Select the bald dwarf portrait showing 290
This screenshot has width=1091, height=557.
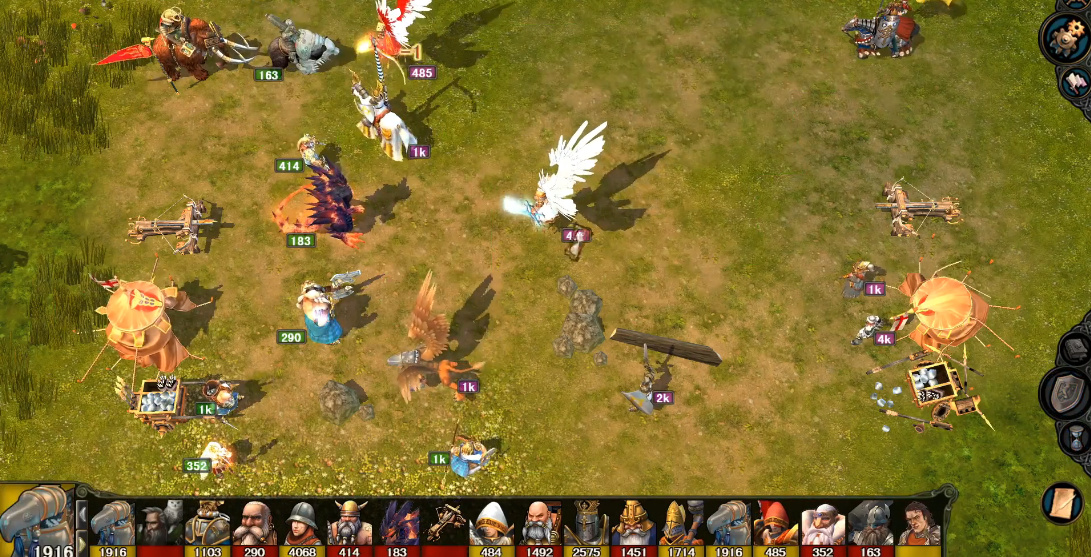(255, 524)
